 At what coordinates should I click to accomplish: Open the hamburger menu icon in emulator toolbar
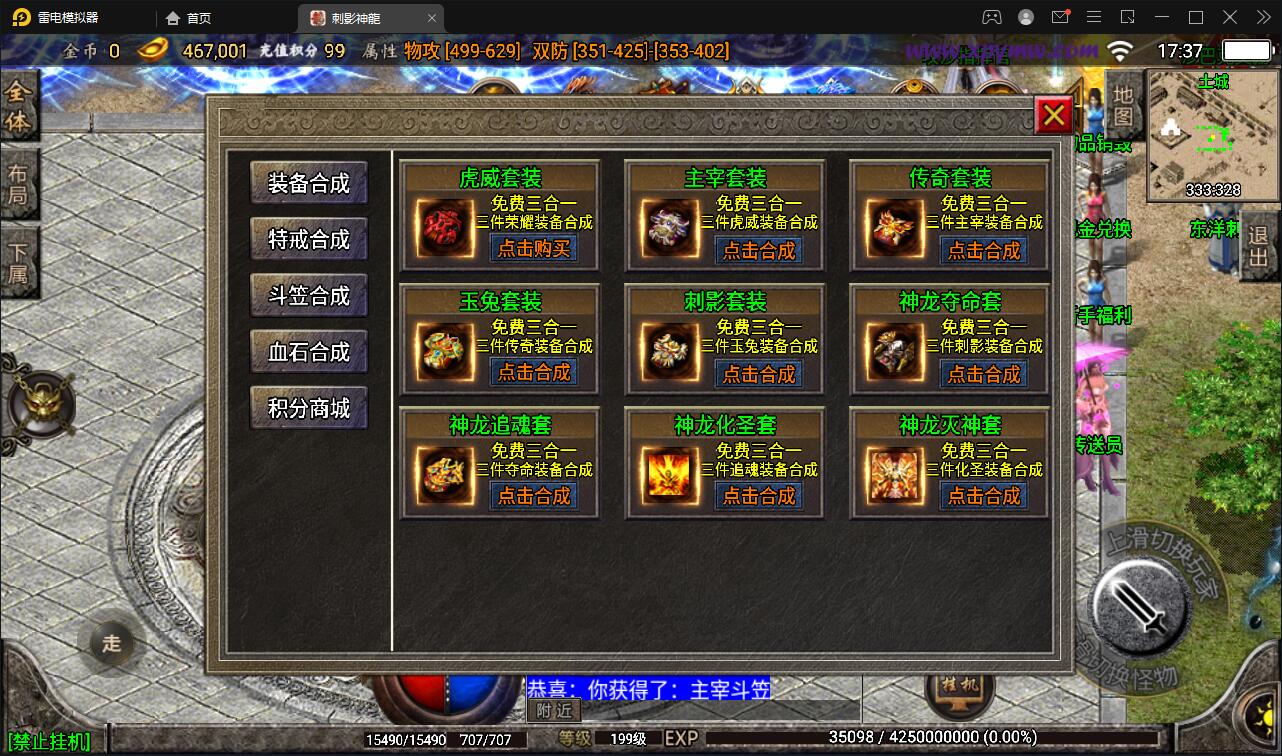click(1094, 17)
